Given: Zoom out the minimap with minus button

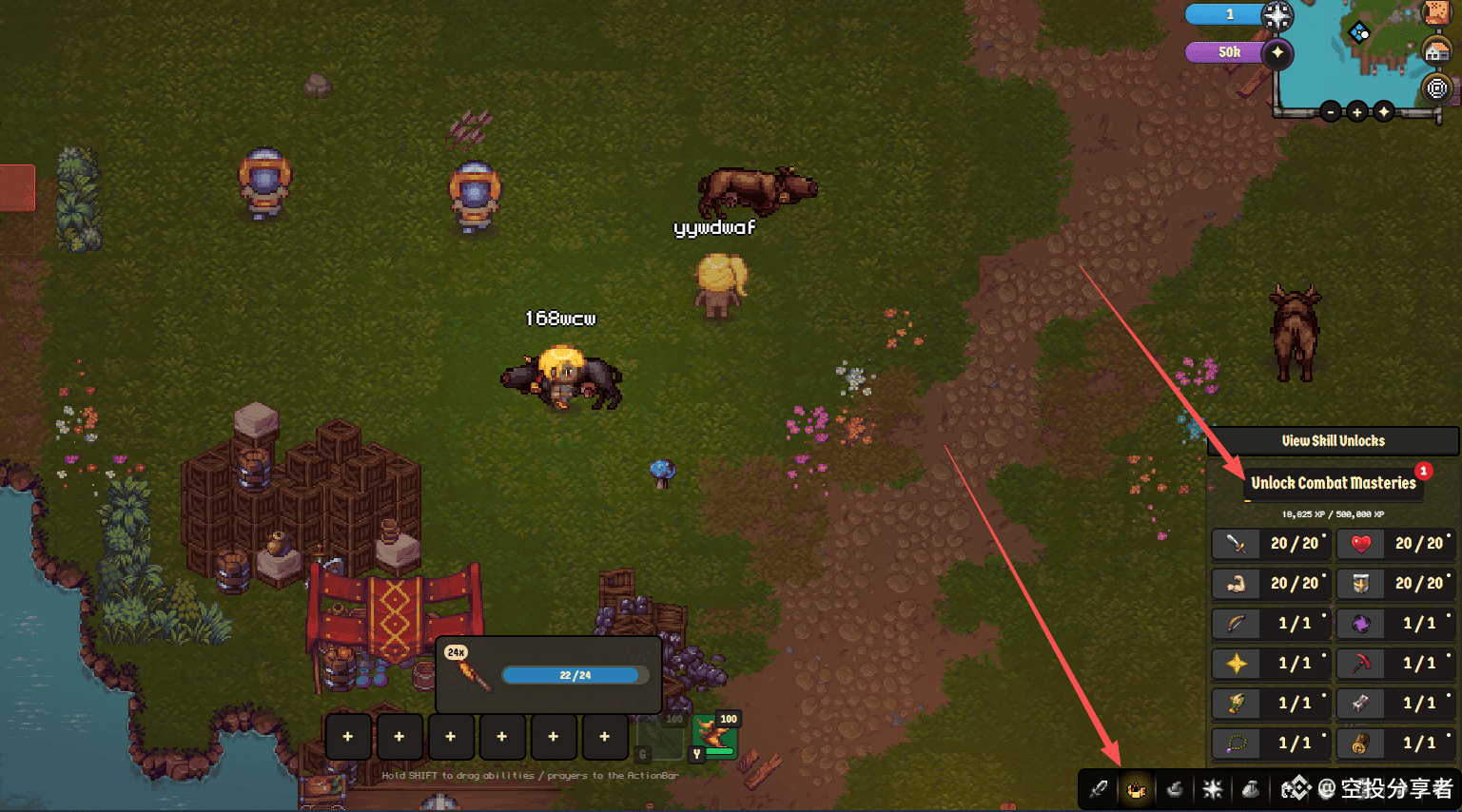Looking at the screenshot, I should (1330, 112).
